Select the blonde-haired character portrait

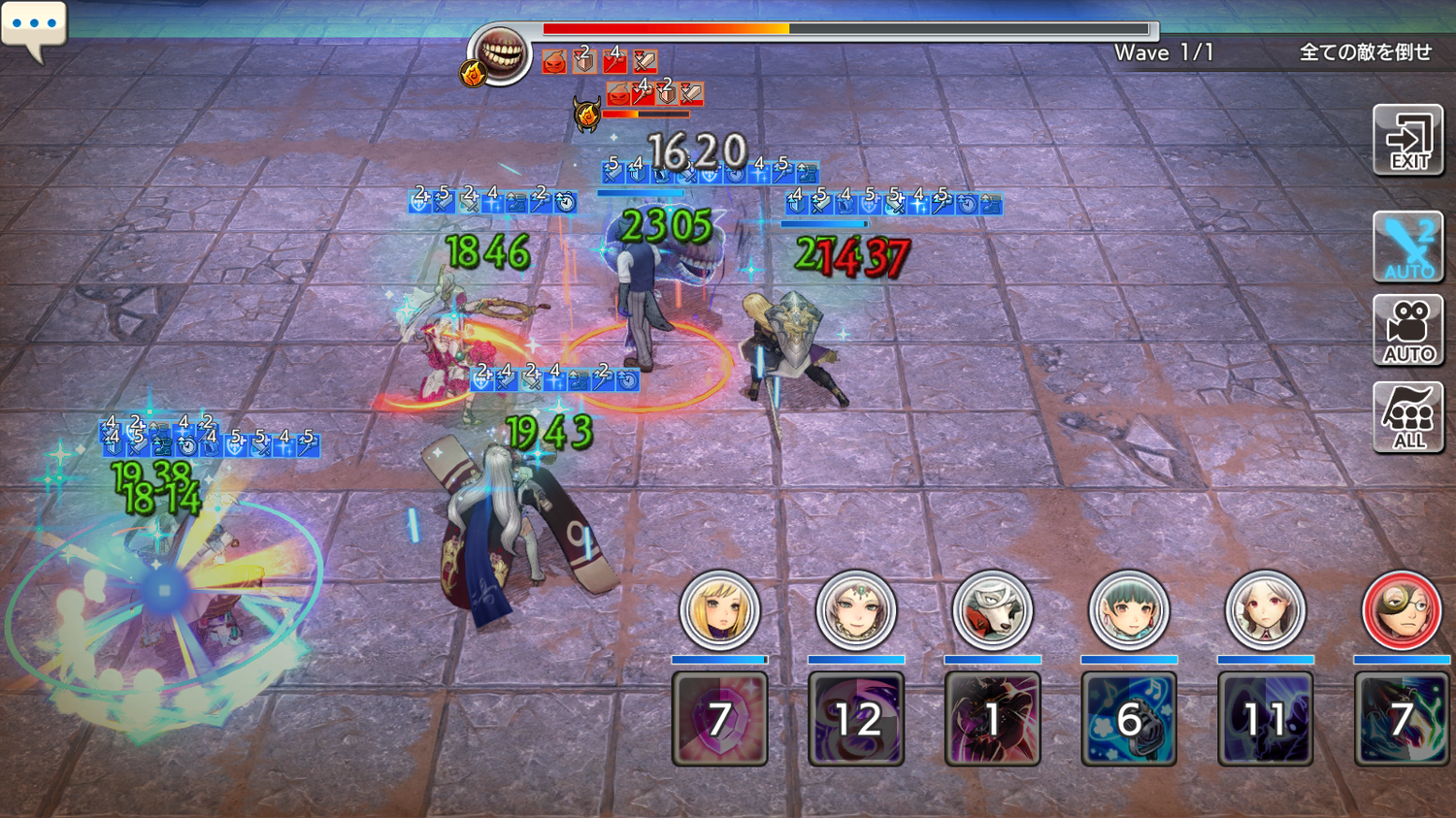(x=719, y=611)
